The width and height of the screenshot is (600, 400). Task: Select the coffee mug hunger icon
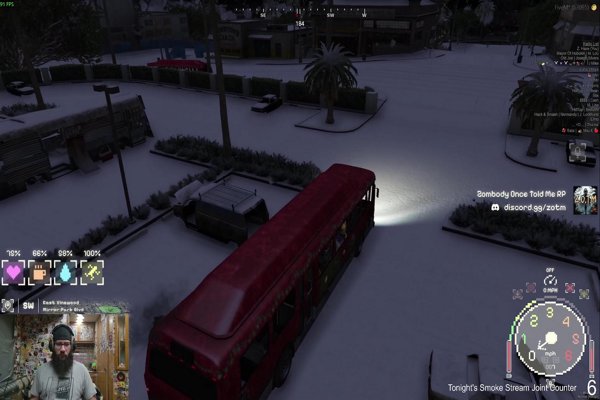pos(39,273)
